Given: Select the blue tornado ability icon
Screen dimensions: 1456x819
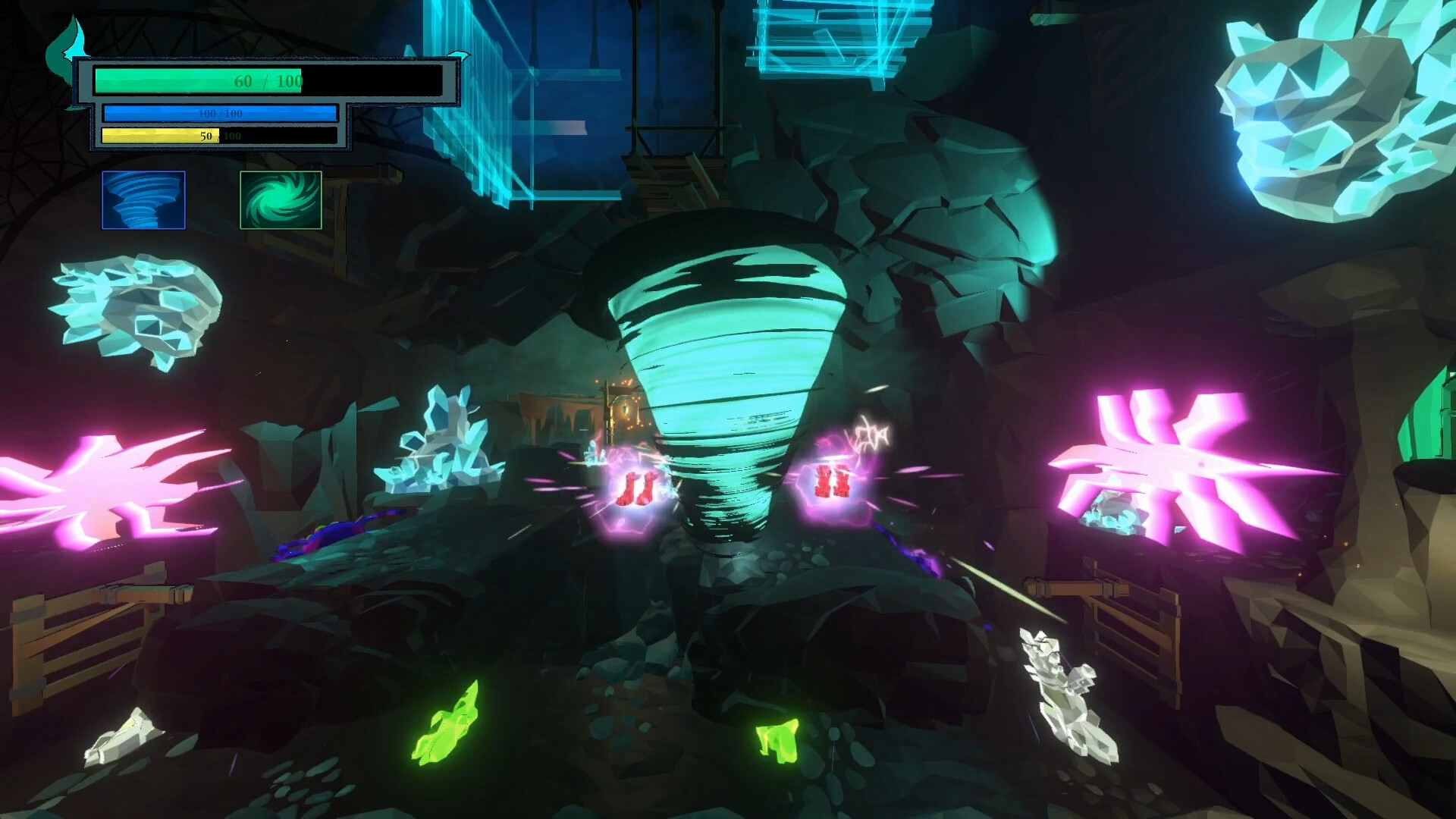Looking at the screenshot, I should tap(143, 202).
